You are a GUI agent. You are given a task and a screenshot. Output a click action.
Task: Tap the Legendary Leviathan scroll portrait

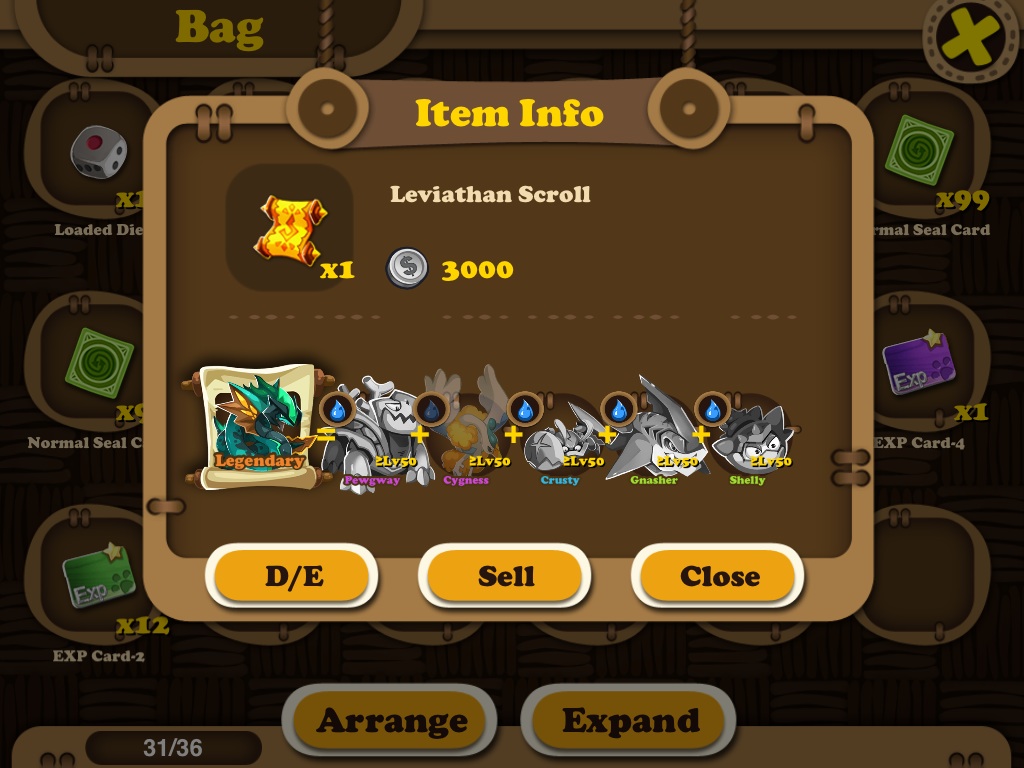(x=257, y=427)
